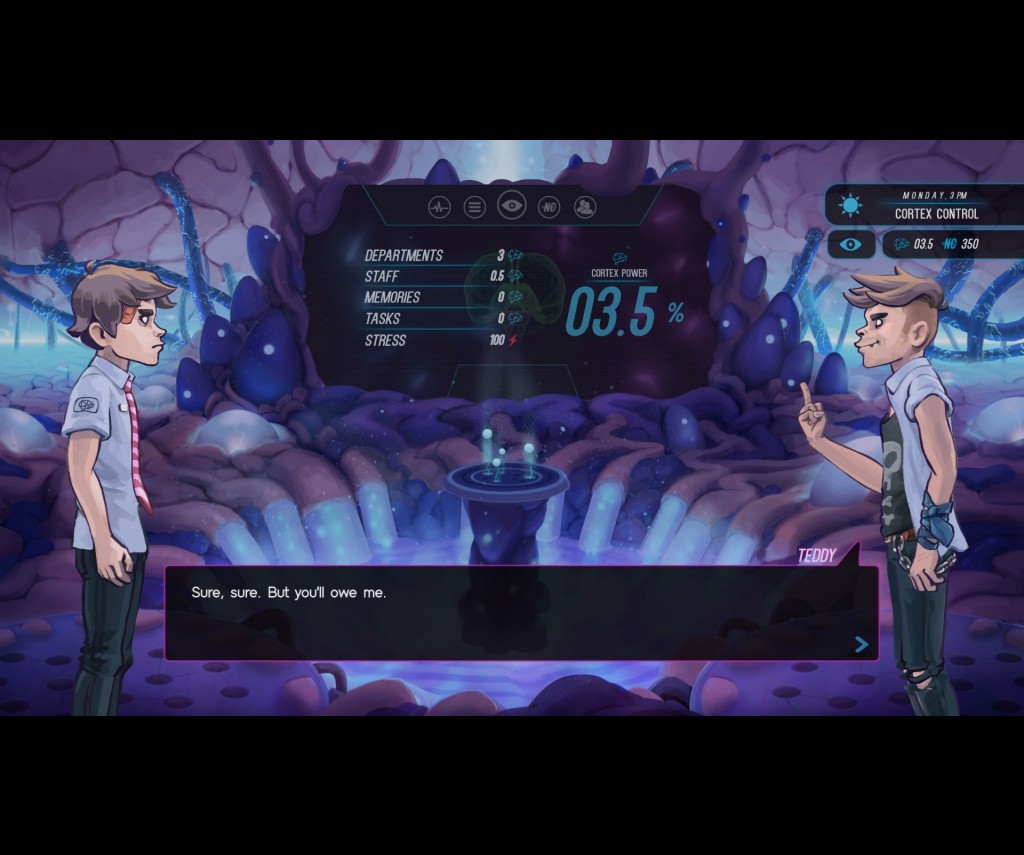Advance the dialogue with the blue arrow
Screen dimensions: 1024x855
(861, 645)
